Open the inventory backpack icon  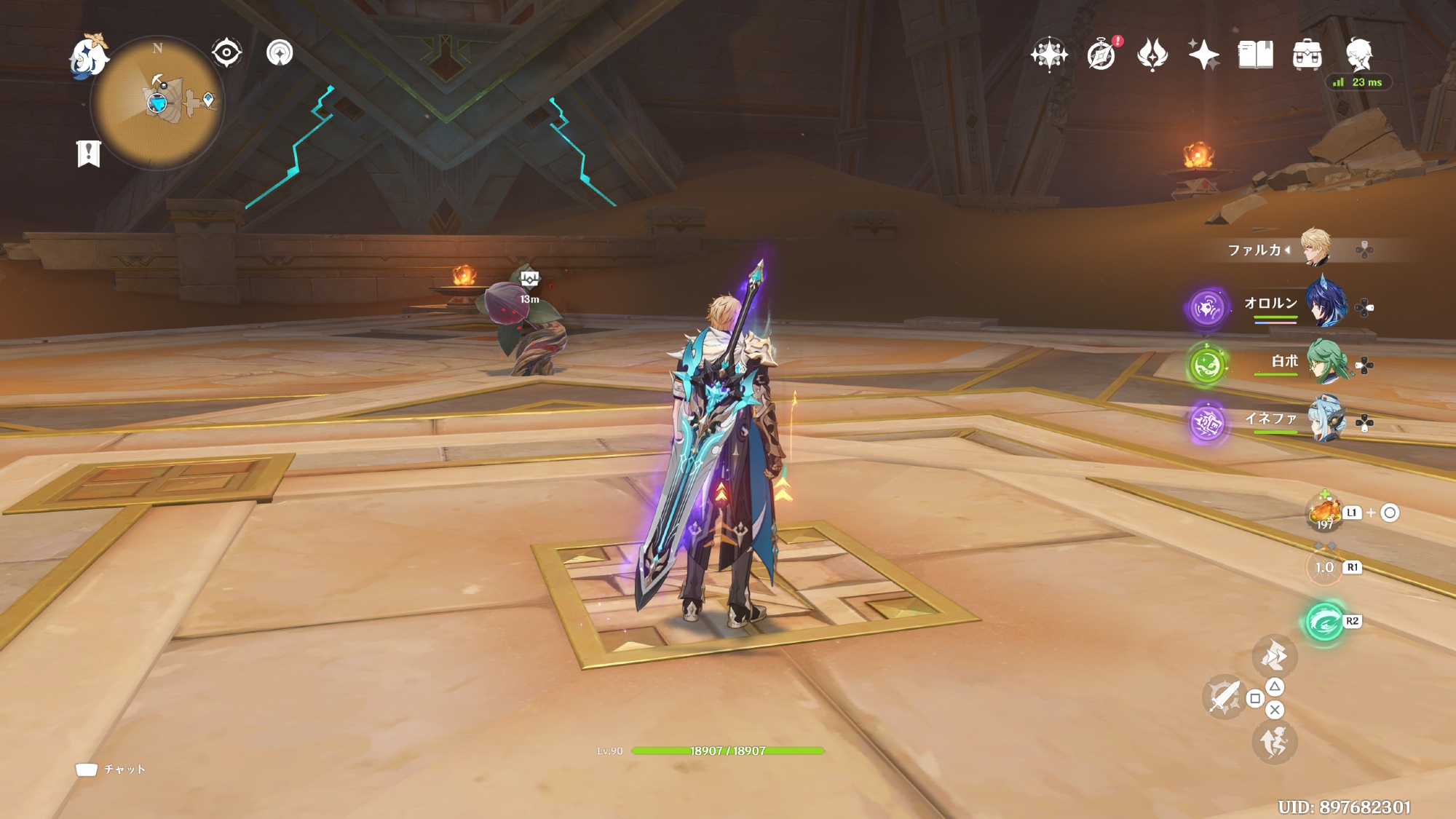coord(1307,55)
